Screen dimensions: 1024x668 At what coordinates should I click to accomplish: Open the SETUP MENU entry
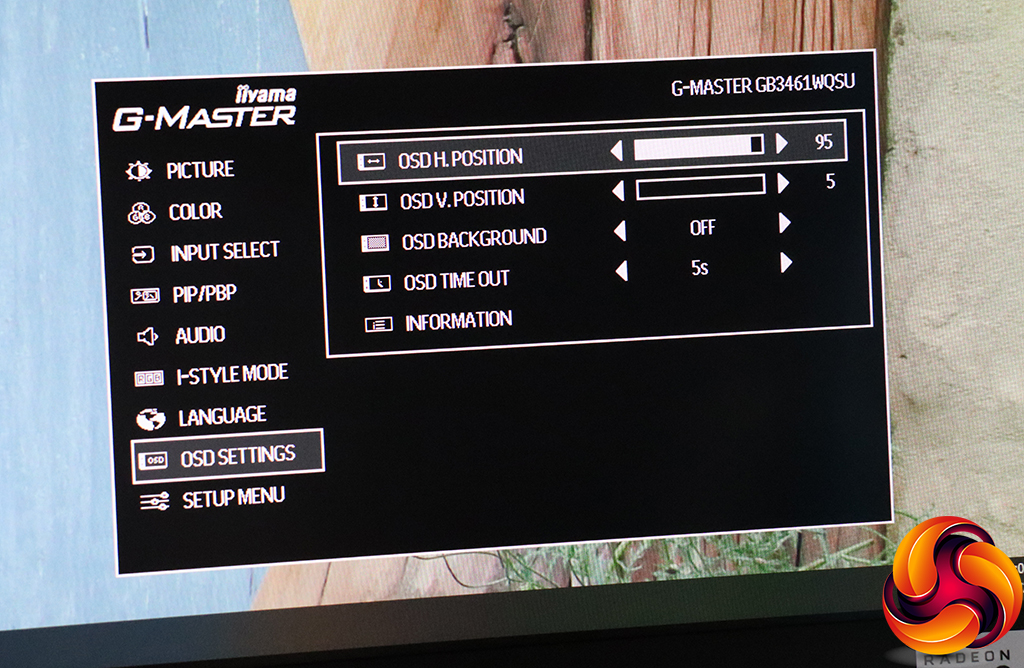[232, 498]
